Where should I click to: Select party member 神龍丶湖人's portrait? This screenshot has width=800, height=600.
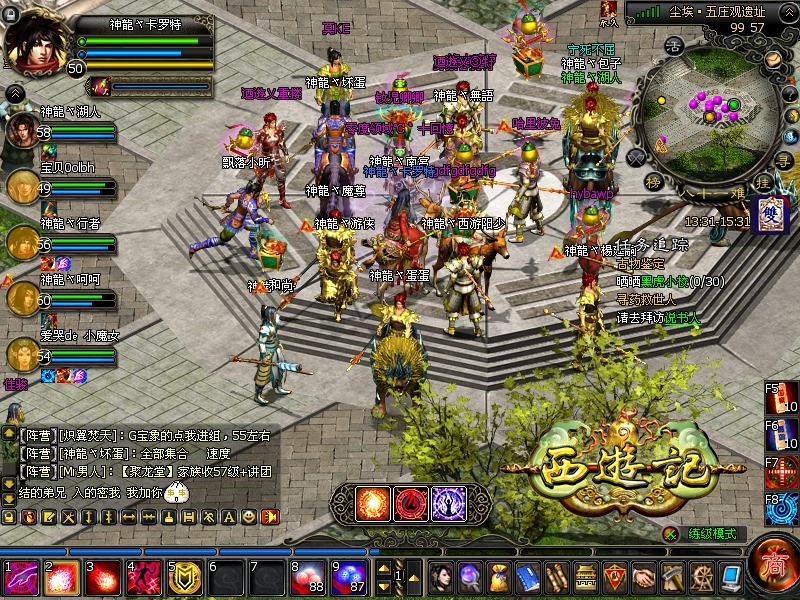pyautogui.click(x=24, y=131)
